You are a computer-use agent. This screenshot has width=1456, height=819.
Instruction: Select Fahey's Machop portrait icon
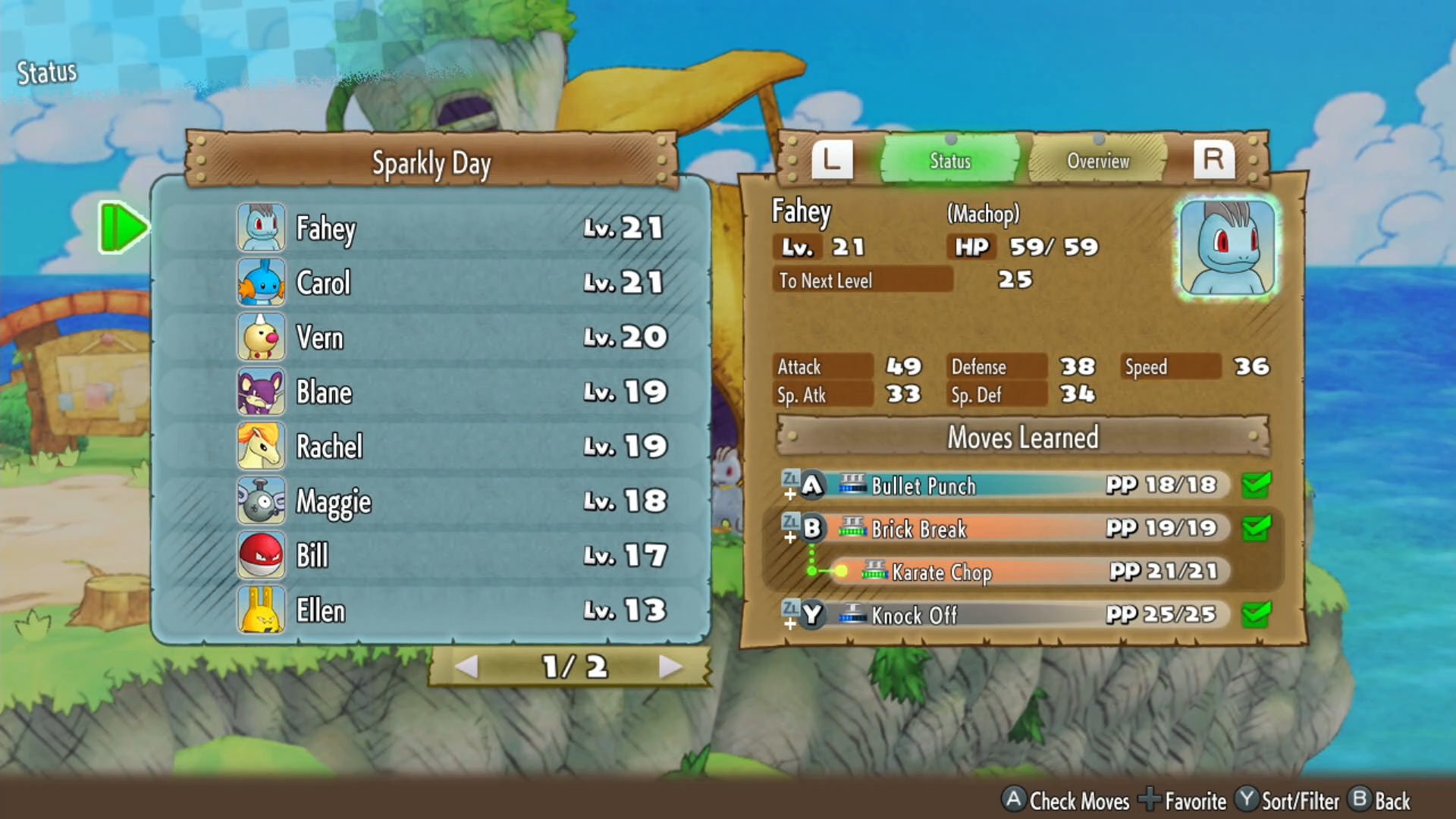point(261,227)
